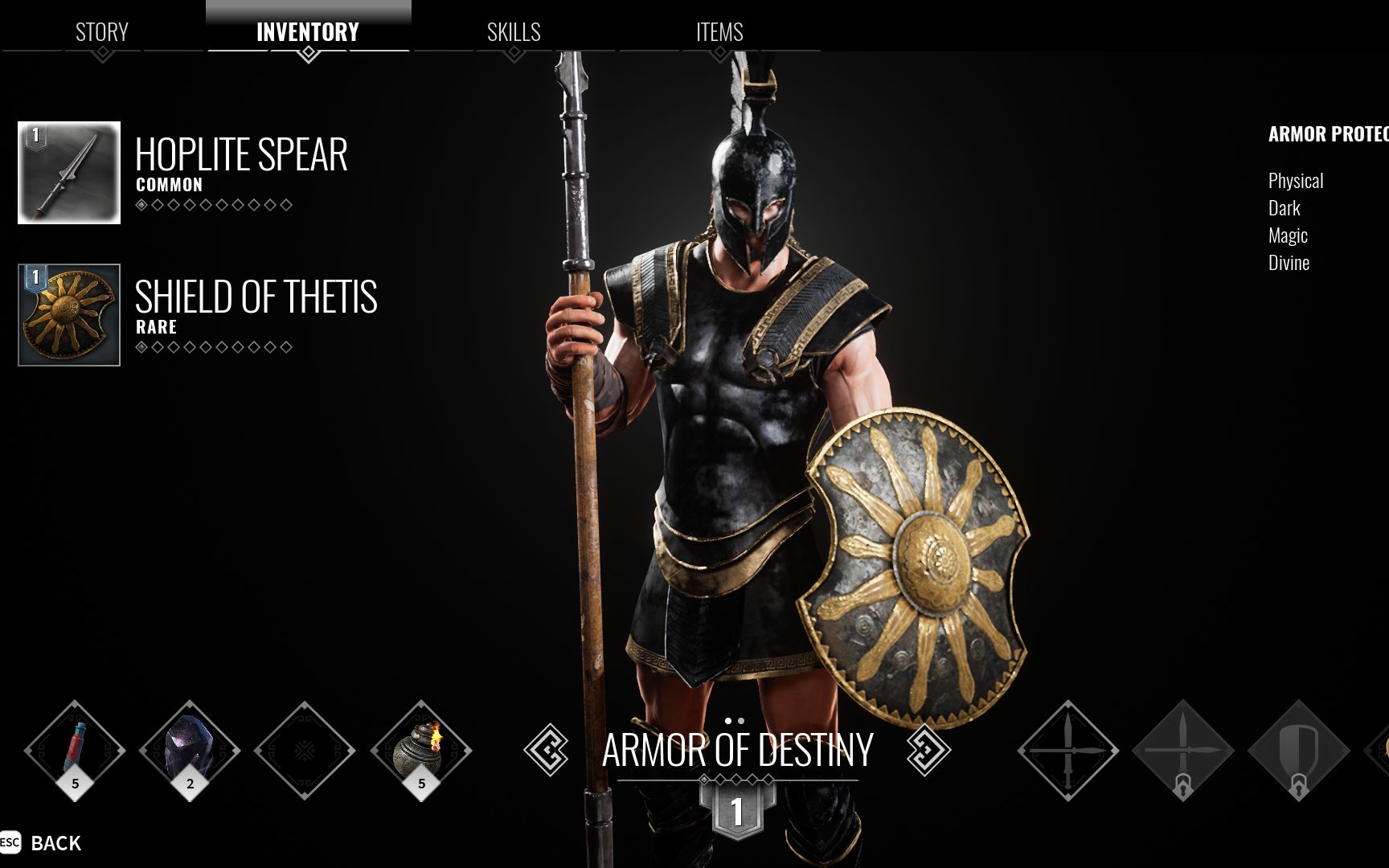The width and height of the screenshot is (1389, 868).
Task: Switch to the Story tab
Action: pyautogui.click(x=102, y=32)
